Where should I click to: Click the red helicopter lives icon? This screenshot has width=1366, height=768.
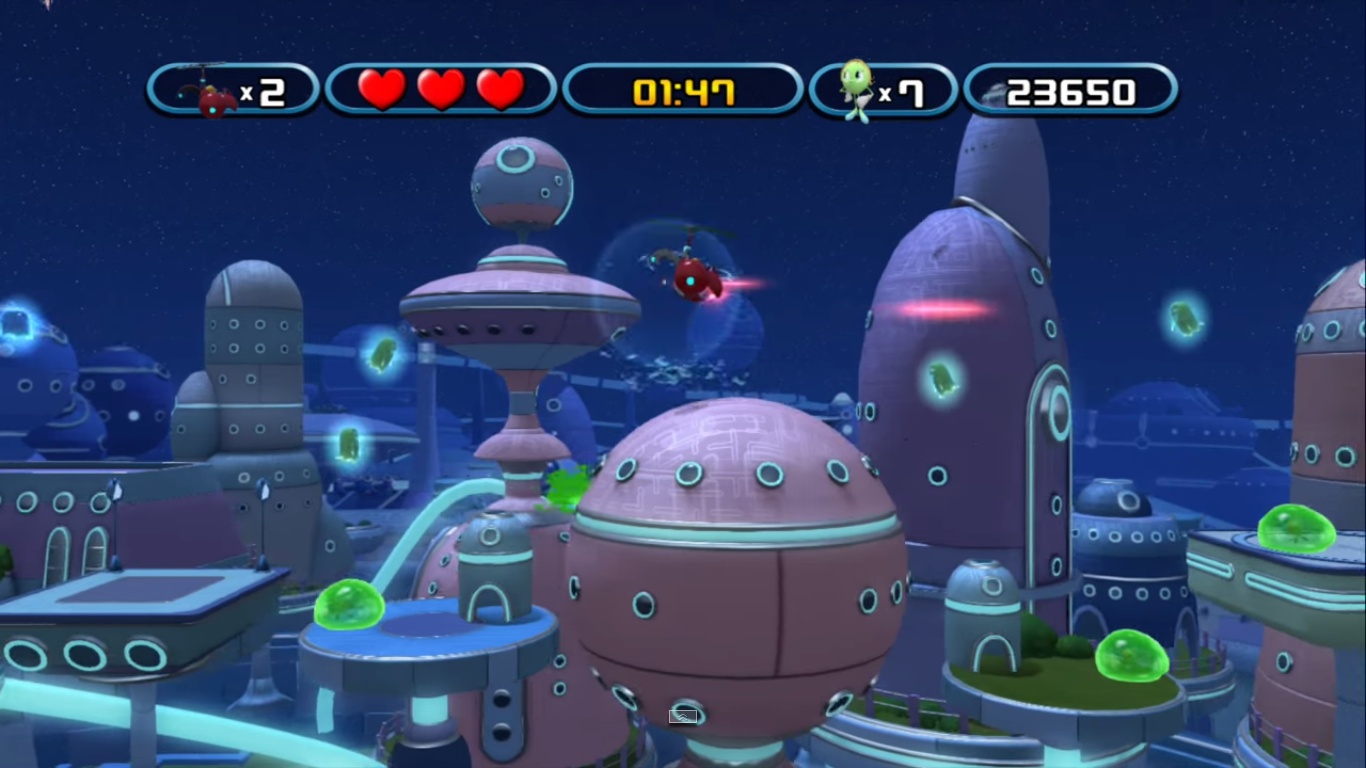pos(208,91)
